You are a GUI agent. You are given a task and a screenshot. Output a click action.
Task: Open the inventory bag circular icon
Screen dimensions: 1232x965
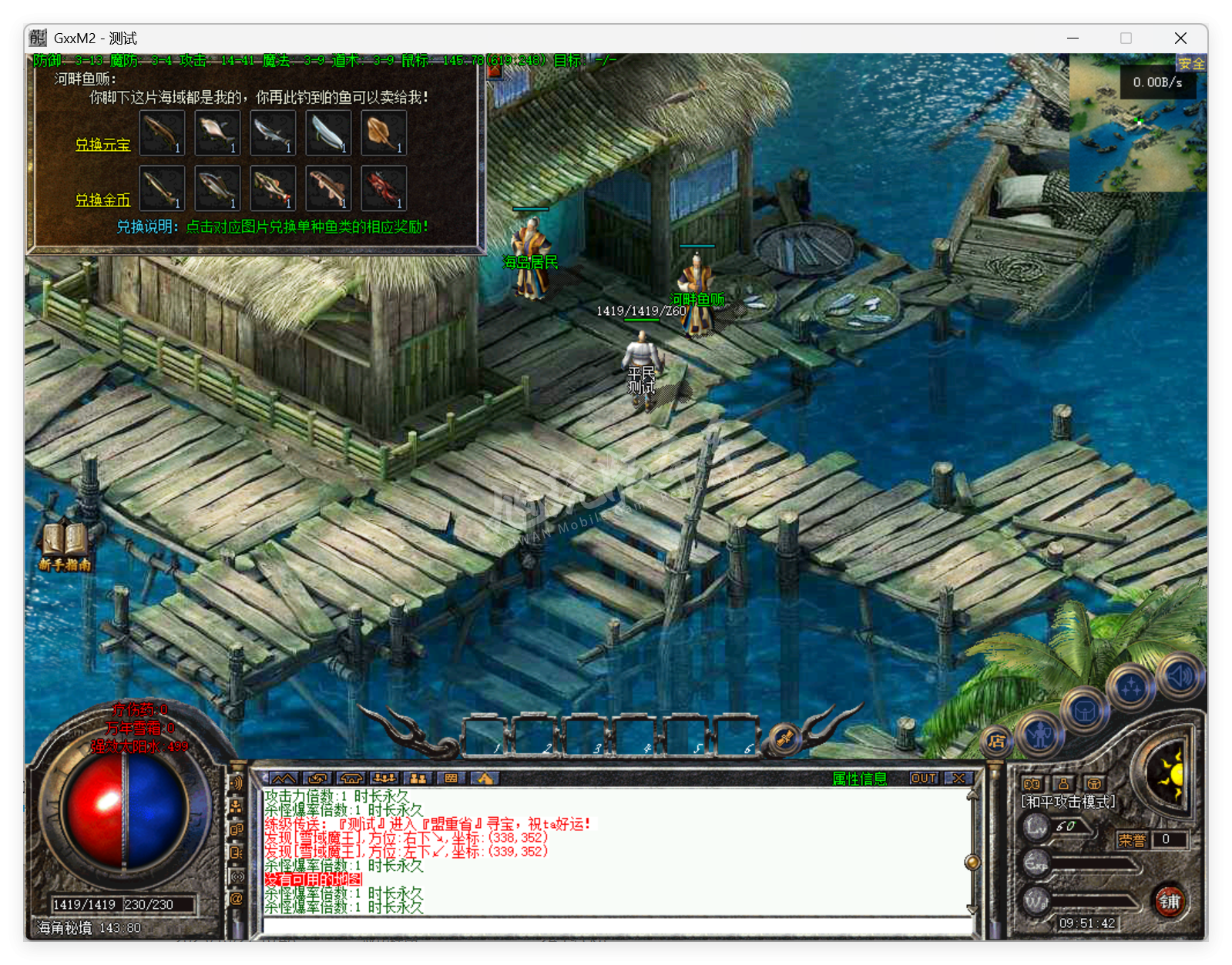tap(1085, 712)
